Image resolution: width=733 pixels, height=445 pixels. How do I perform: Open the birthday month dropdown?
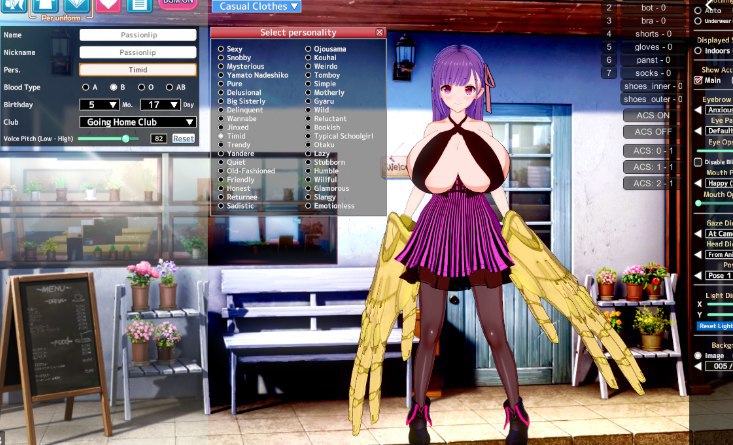pyautogui.click(x=104, y=104)
